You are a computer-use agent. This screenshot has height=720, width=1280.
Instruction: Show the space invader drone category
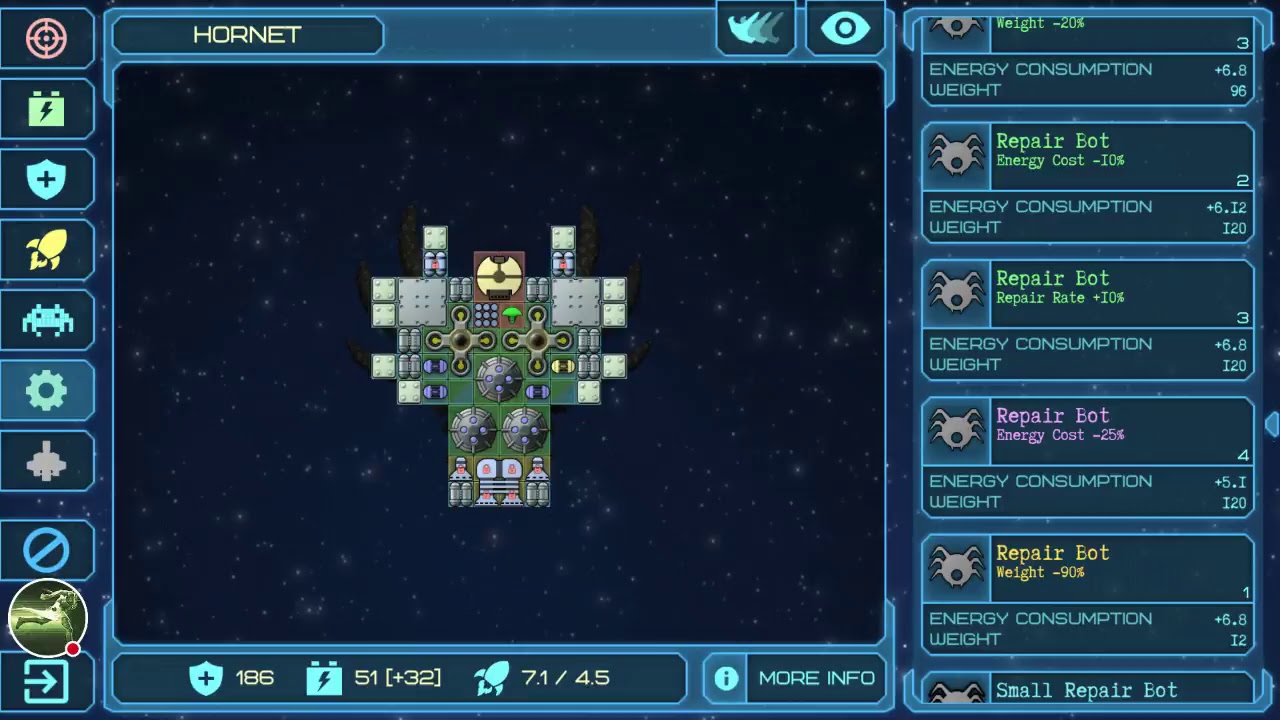coord(46,320)
